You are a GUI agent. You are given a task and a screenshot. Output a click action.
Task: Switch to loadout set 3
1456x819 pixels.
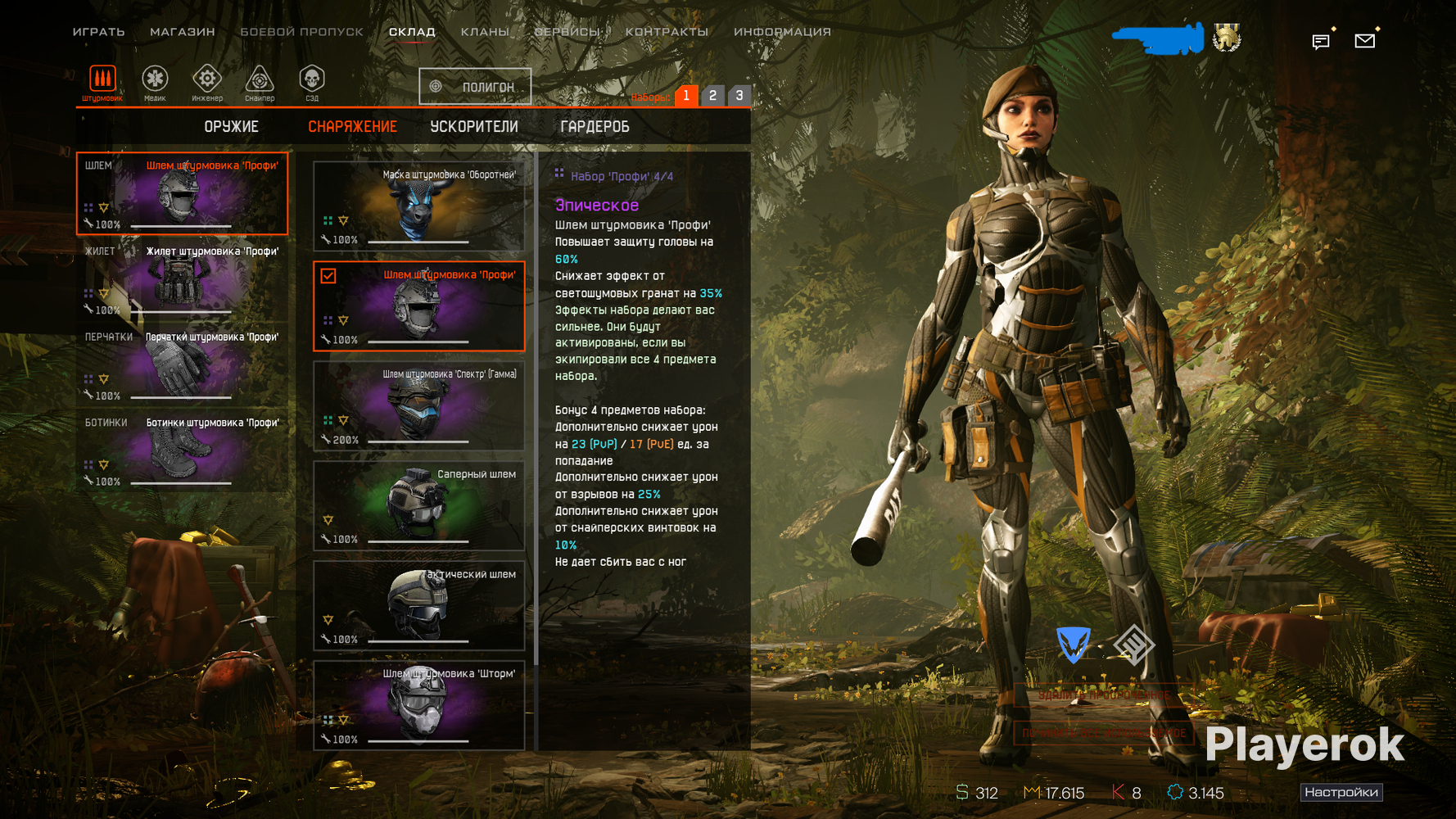739,96
